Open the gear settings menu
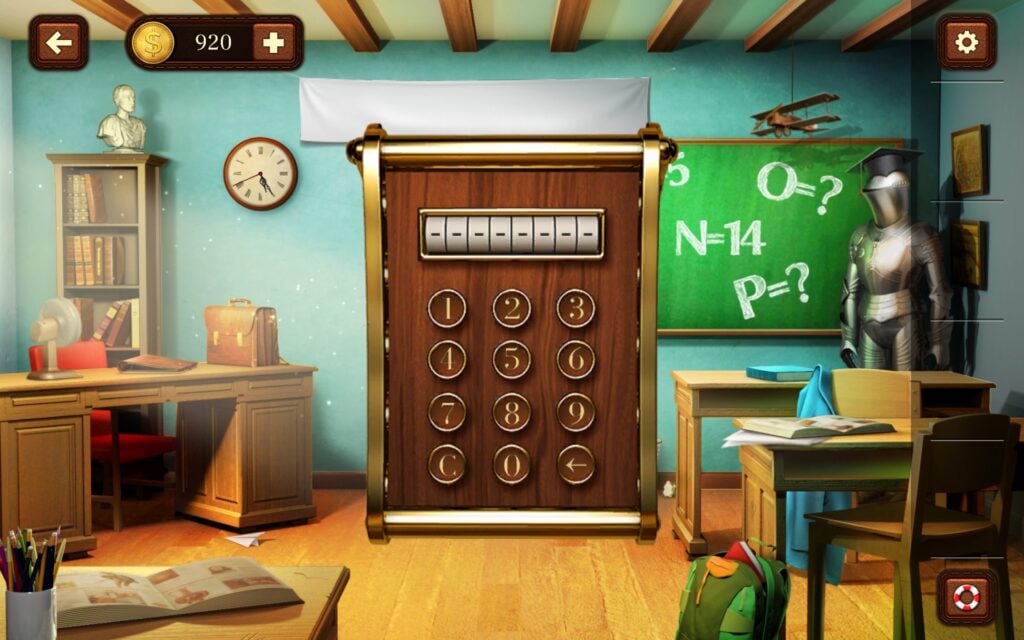1024x640 pixels. coord(966,42)
